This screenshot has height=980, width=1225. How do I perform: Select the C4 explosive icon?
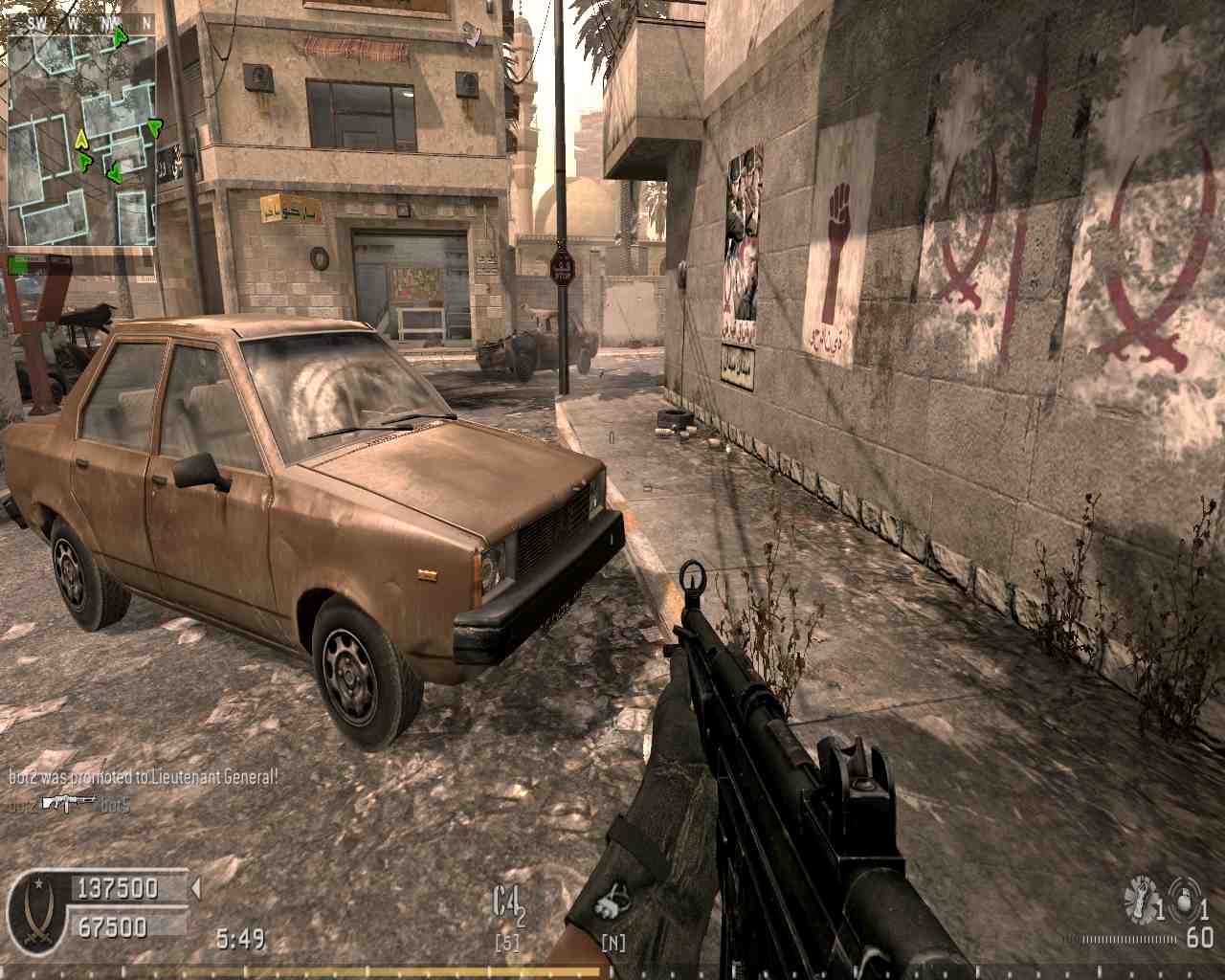[x=508, y=904]
